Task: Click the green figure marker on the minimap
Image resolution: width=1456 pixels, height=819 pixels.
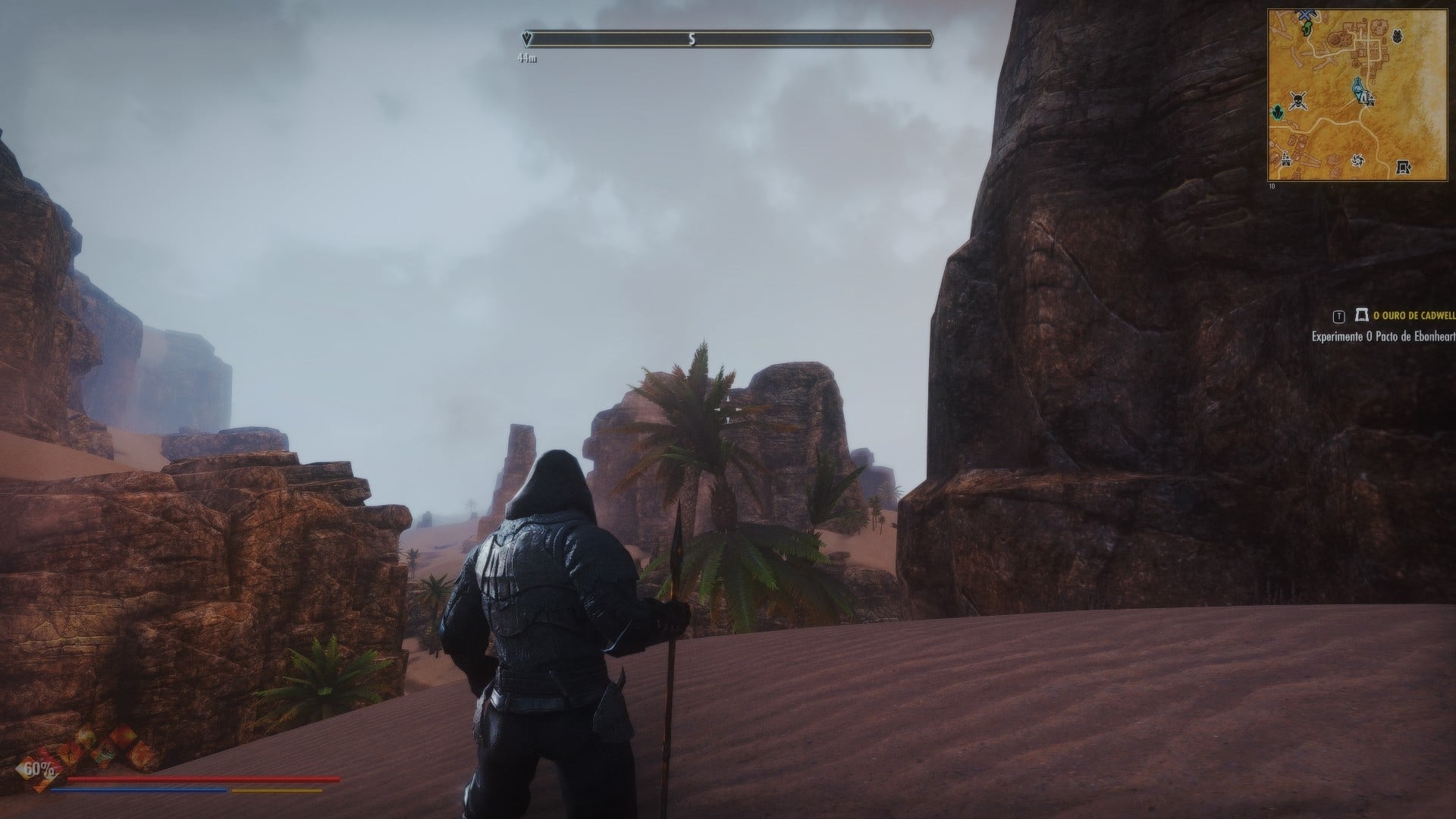Action: pos(1307,29)
